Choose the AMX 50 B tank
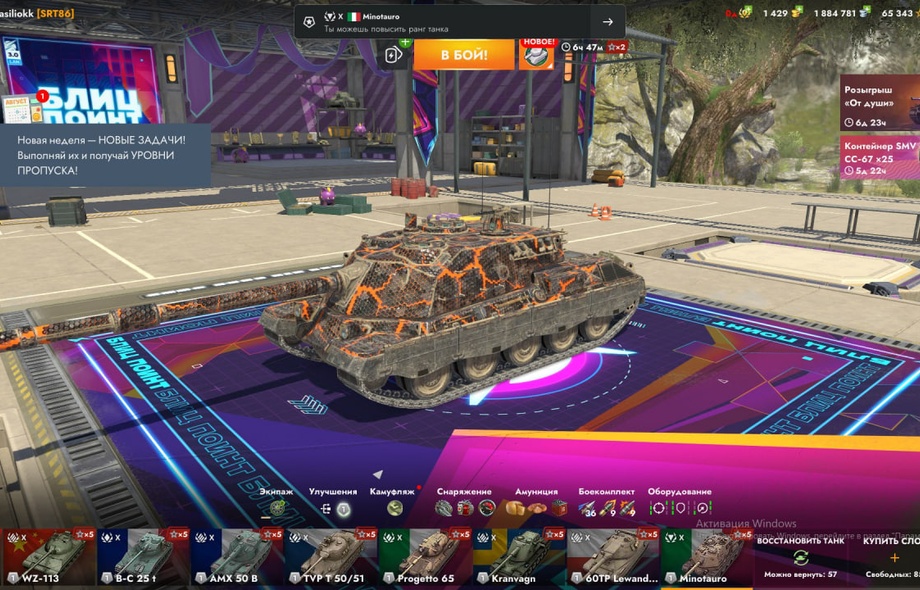Image resolution: width=920 pixels, height=590 pixels. 236,558
